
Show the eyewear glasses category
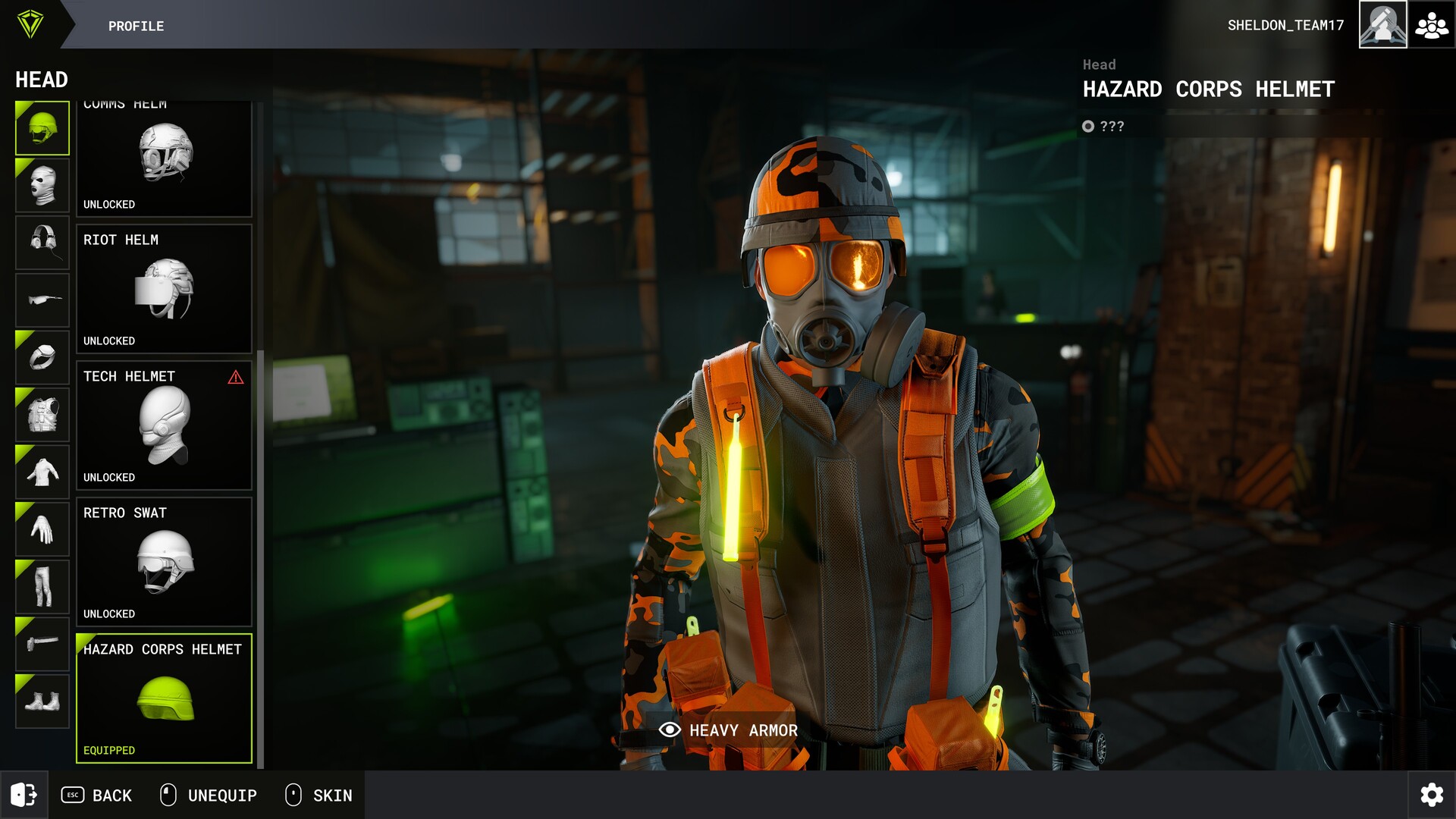pyautogui.click(x=42, y=300)
